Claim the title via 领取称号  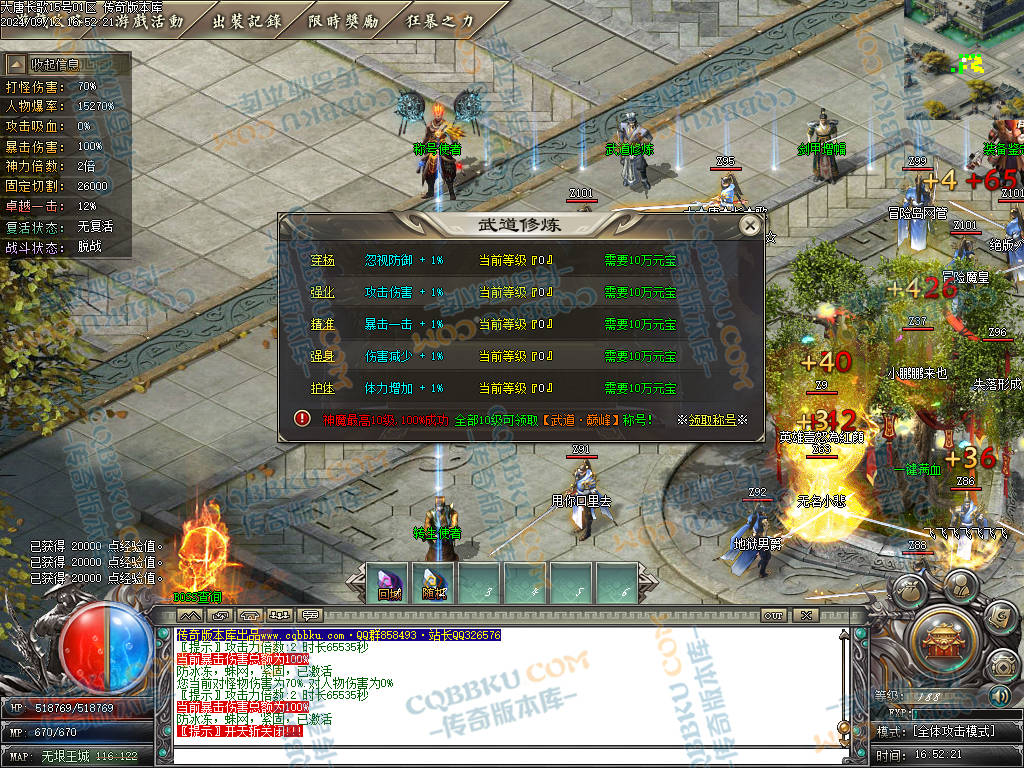(718, 420)
